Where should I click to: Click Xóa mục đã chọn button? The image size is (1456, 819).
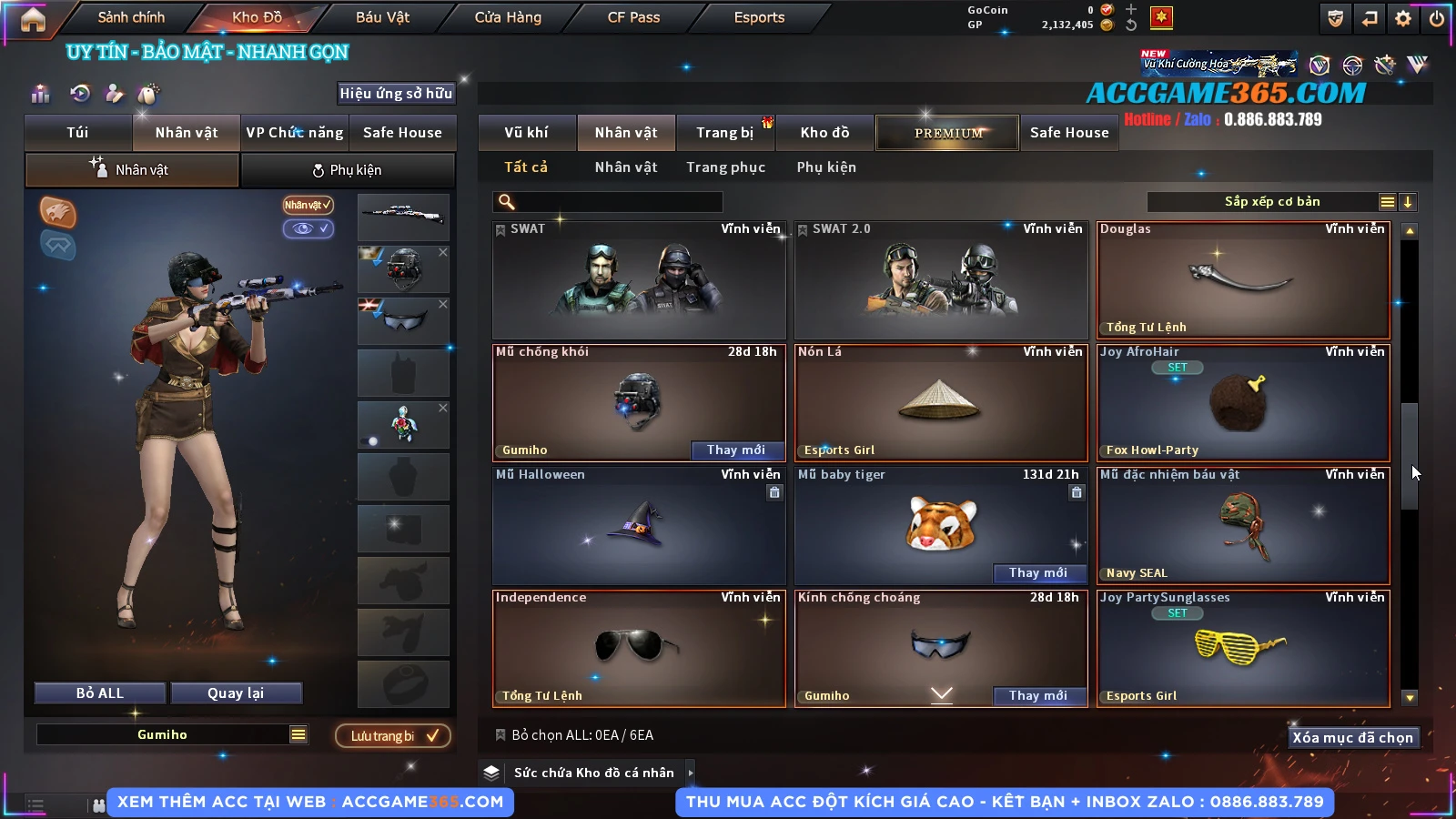click(1352, 737)
